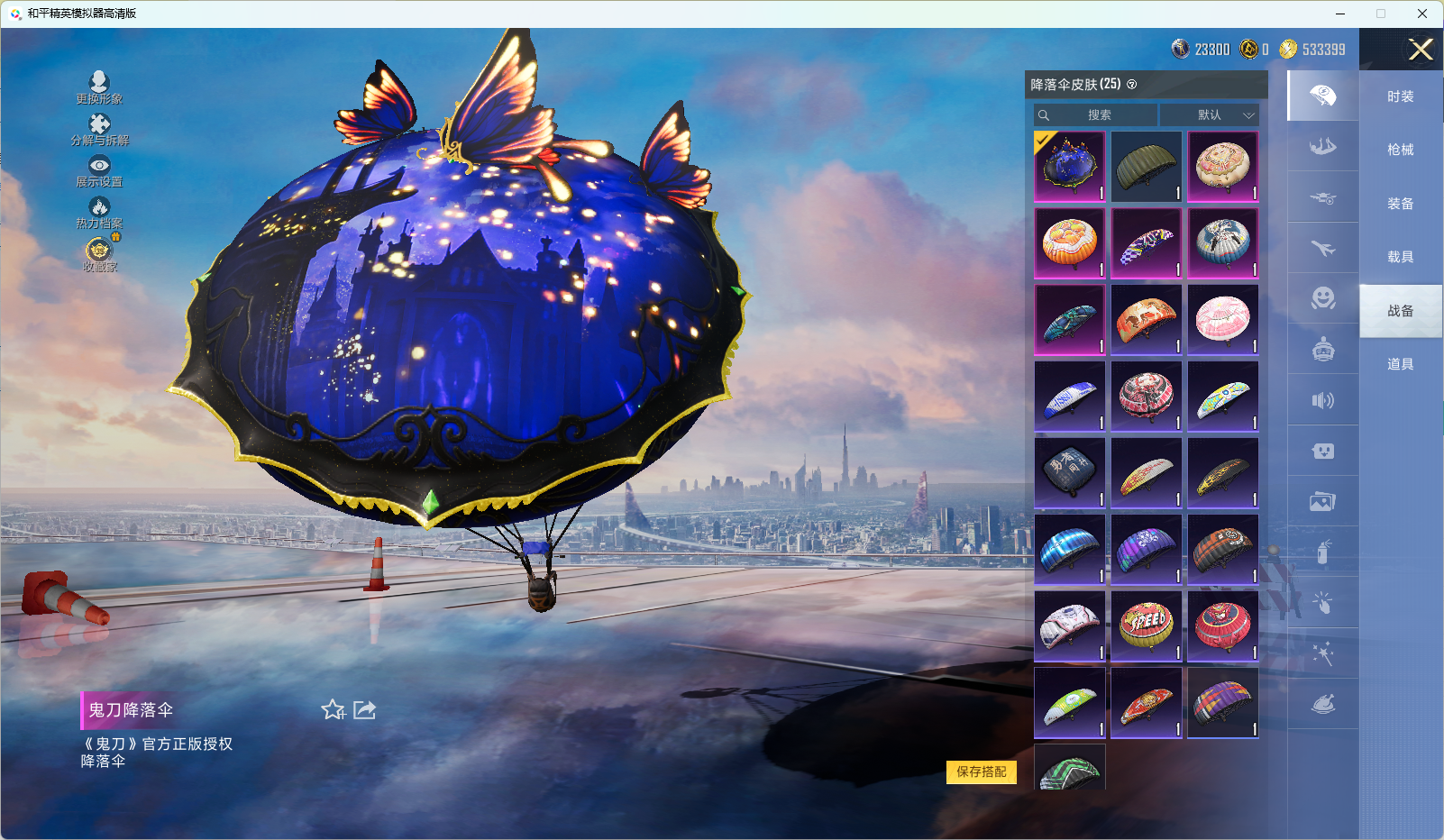Open the airplane skin category
The width and height of the screenshot is (1444, 840).
[1322, 248]
